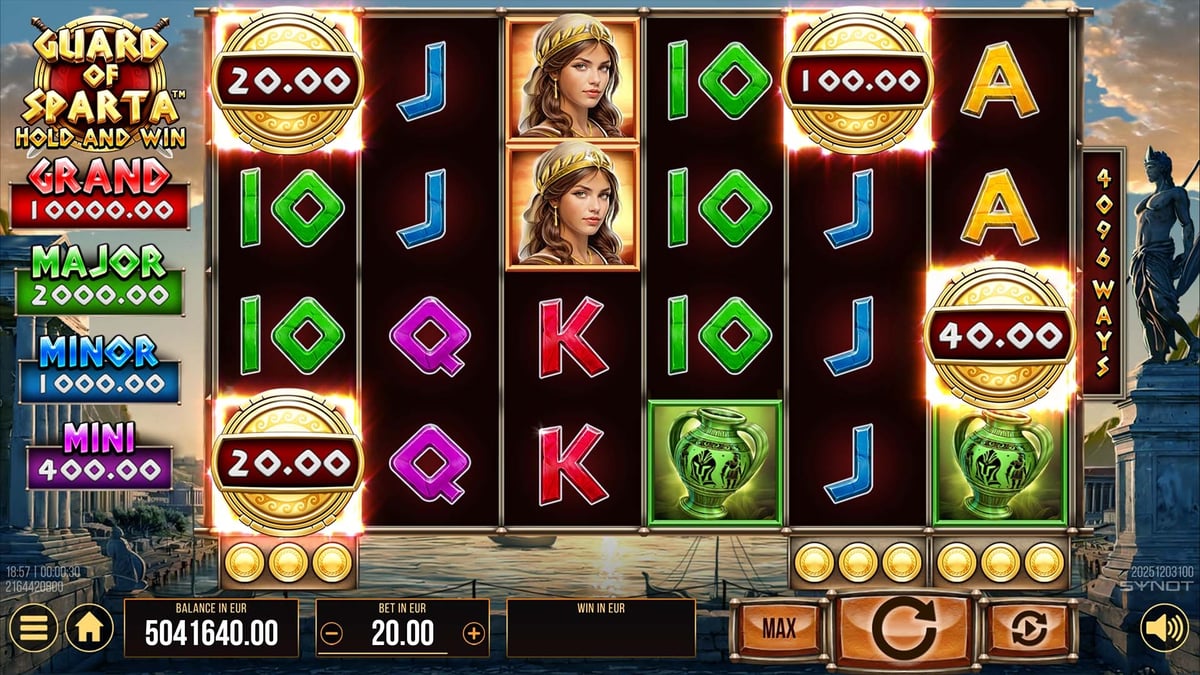1200x675 pixels.
Task: Toggle the sound speaker icon
Action: [1164, 628]
